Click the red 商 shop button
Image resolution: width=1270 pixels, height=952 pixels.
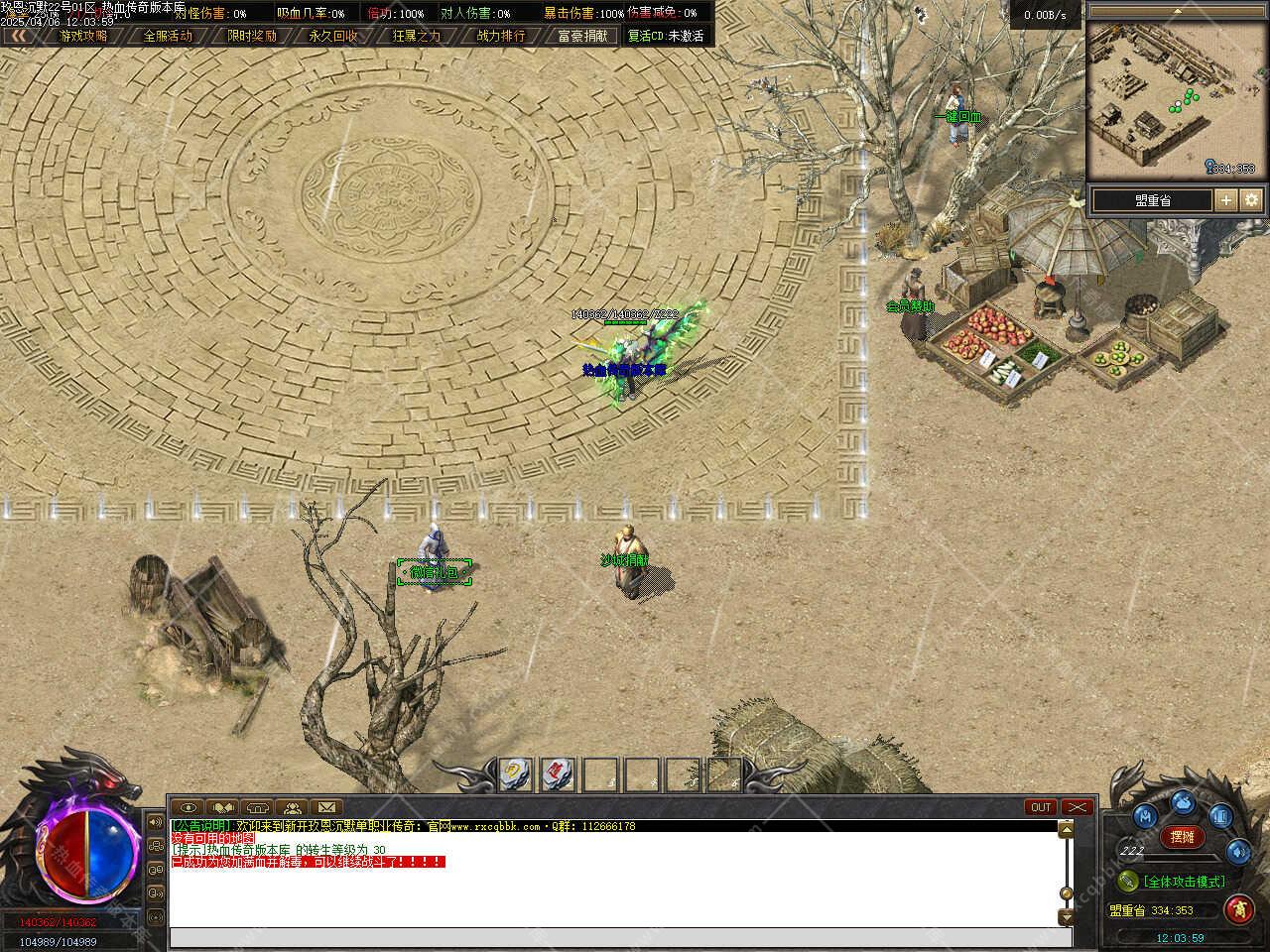point(1238,907)
